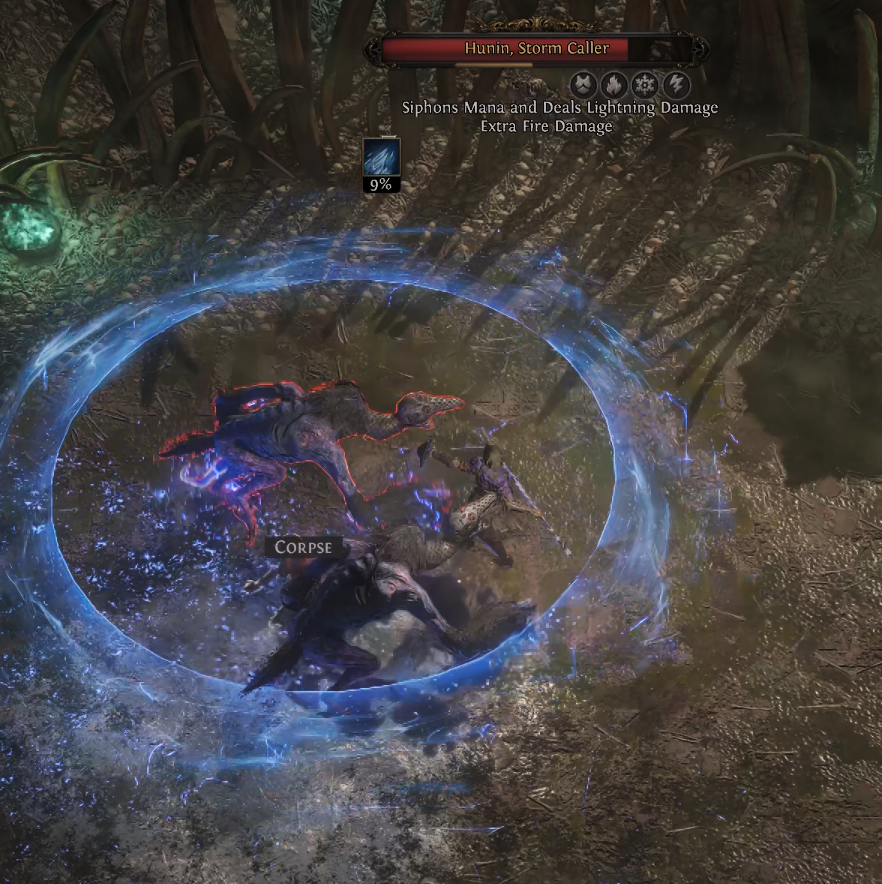Viewport: 882px width, 884px height.
Task: Select the lightning resistance bolt icon
Action: 676,83
